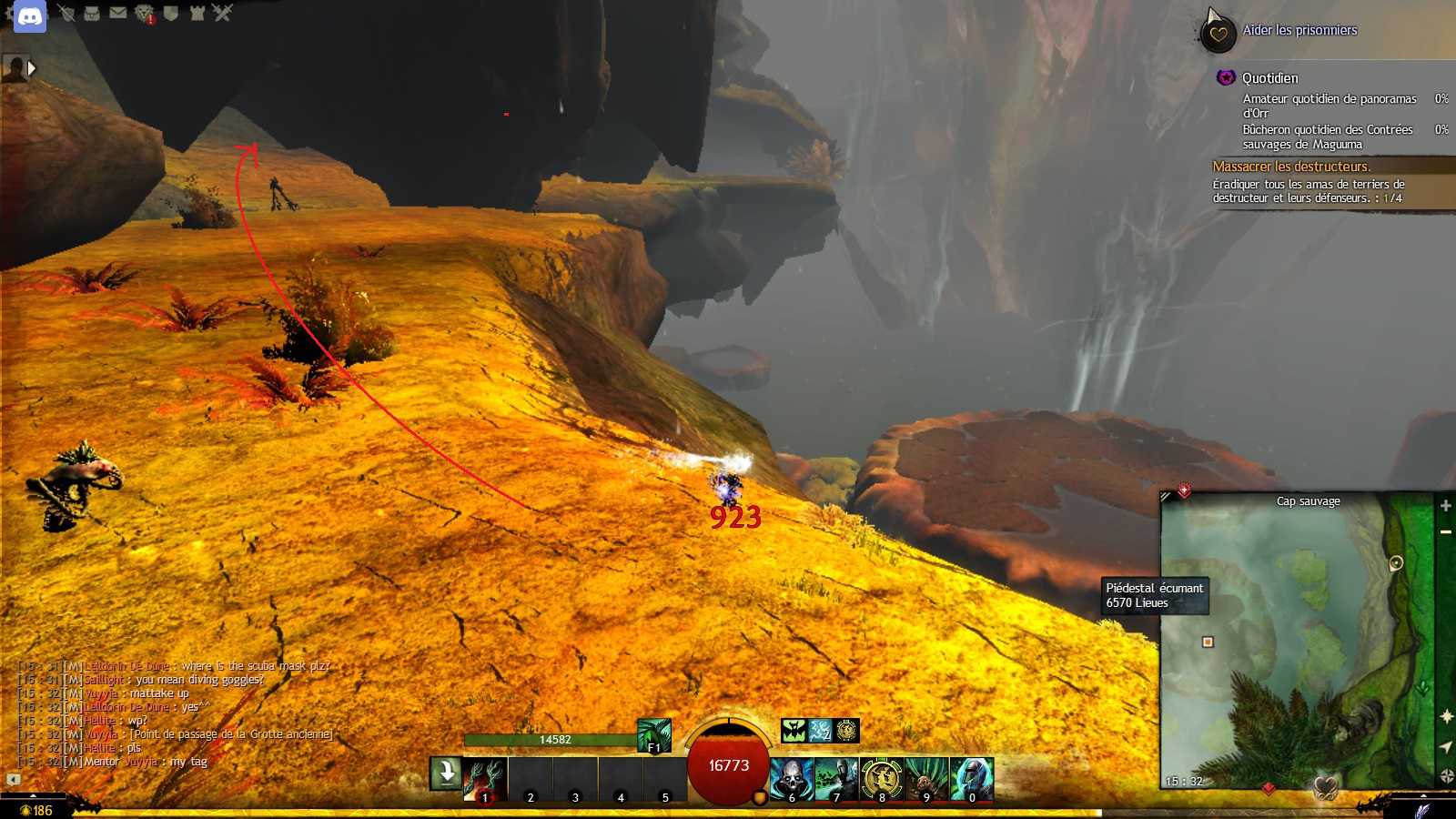Open the guild shield icon
1456x819 pixels.
pyautogui.click(x=170, y=13)
